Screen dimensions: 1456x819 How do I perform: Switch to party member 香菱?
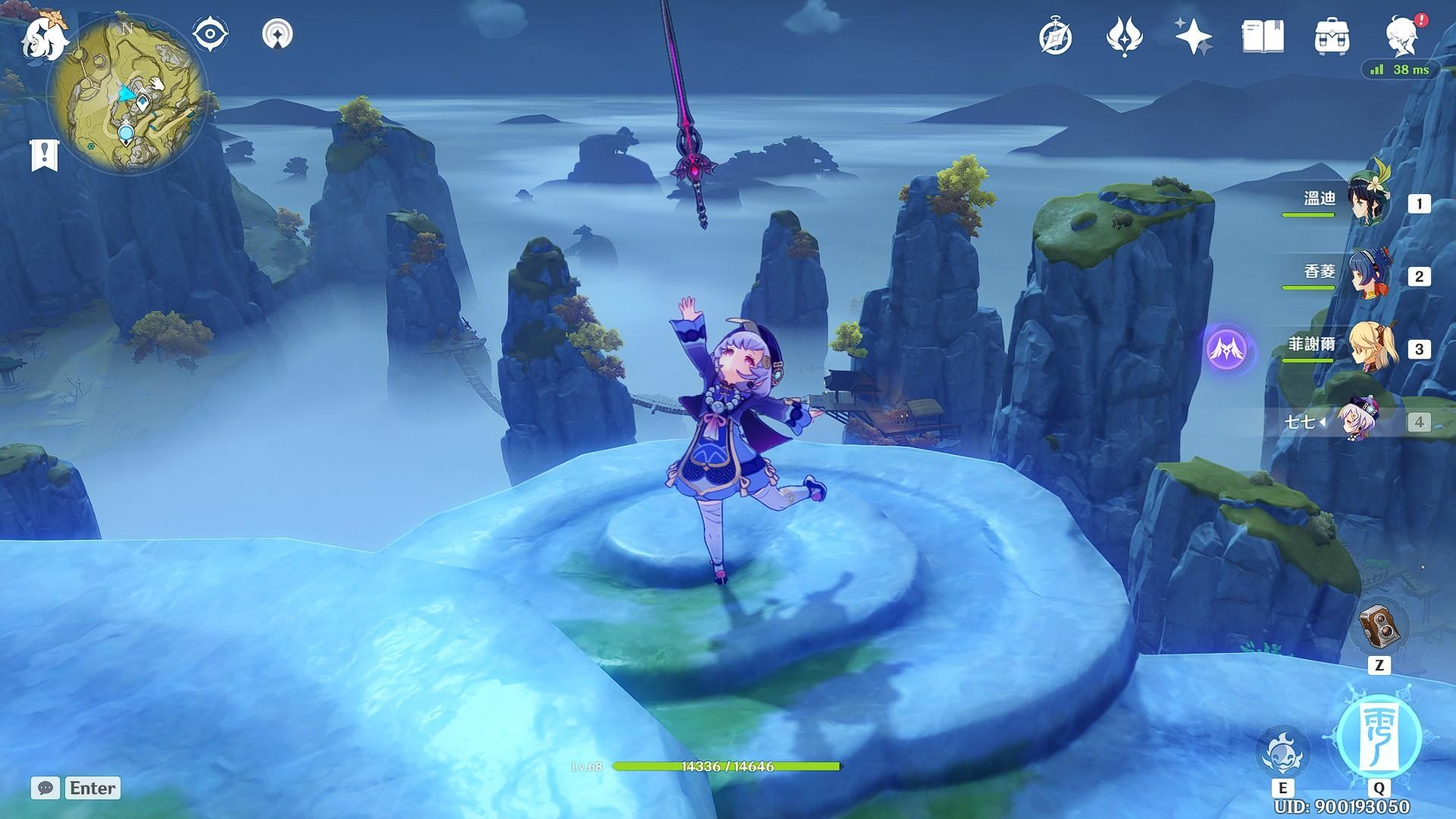click(1368, 275)
